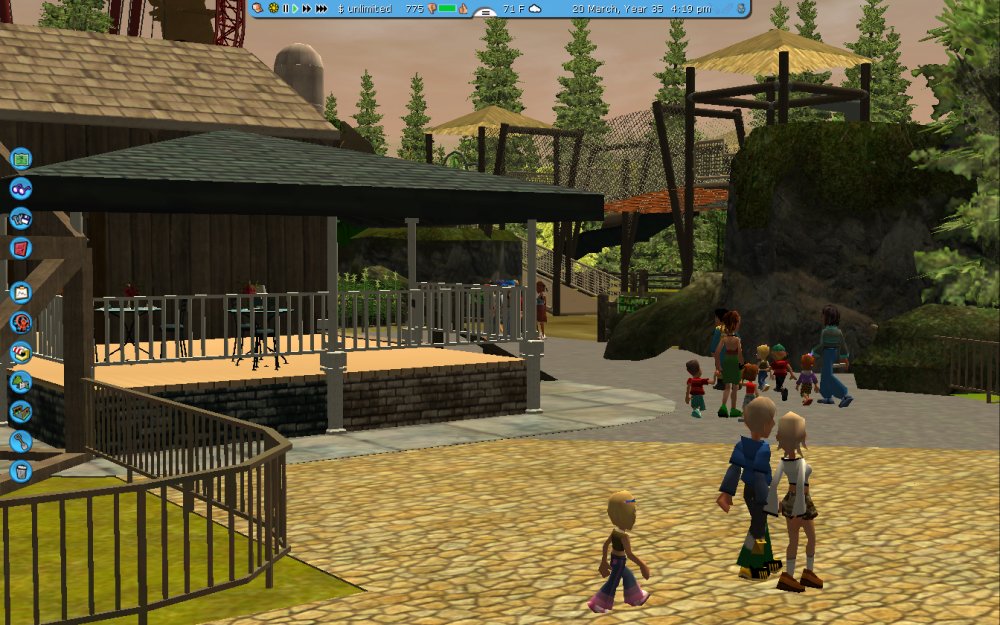The width and height of the screenshot is (1000, 625).
Task: Set game speed to double fast-forward
Action: click(x=306, y=8)
